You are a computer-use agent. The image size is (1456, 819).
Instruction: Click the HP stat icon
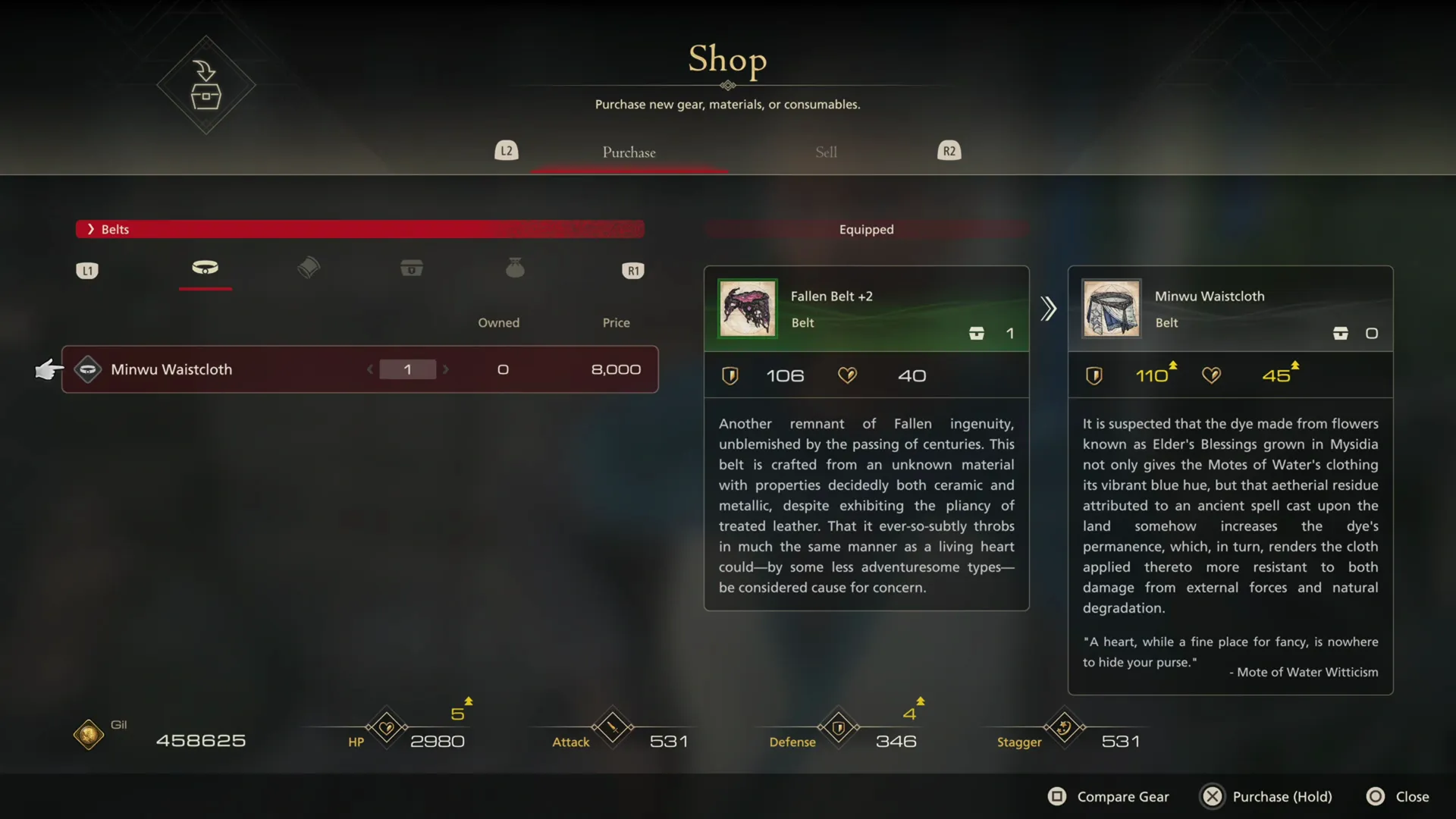click(385, 726)
